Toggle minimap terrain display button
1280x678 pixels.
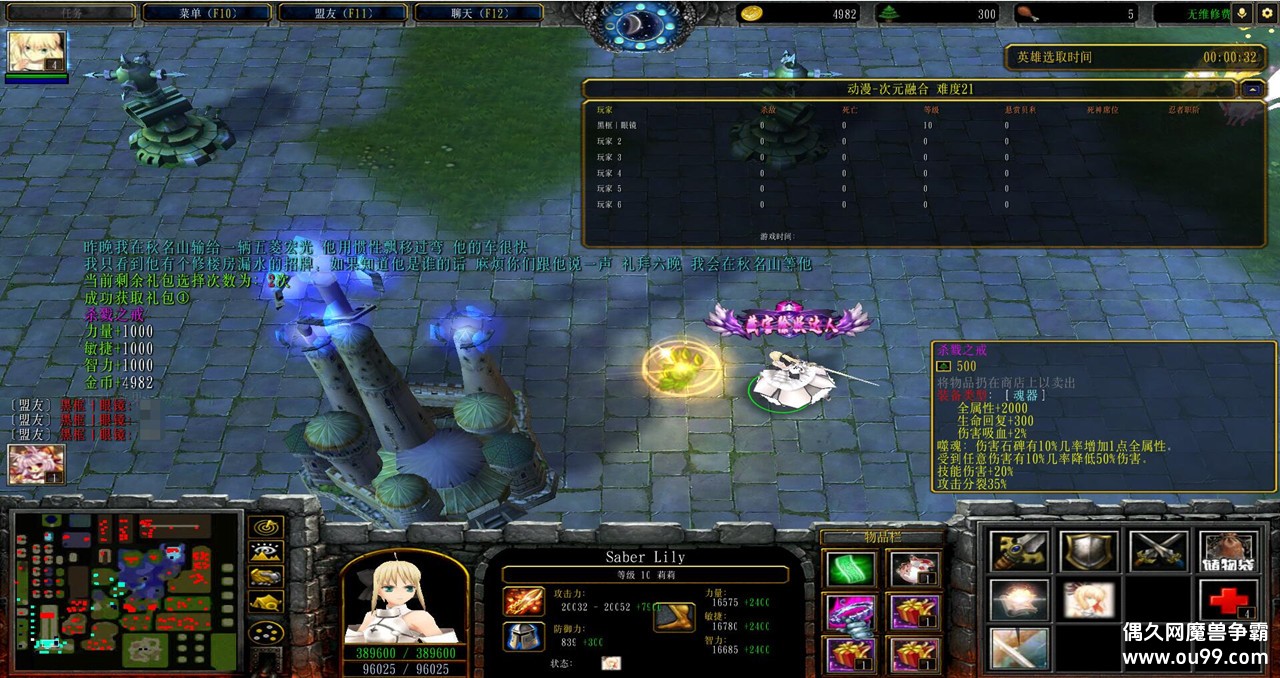click(265, 551)
